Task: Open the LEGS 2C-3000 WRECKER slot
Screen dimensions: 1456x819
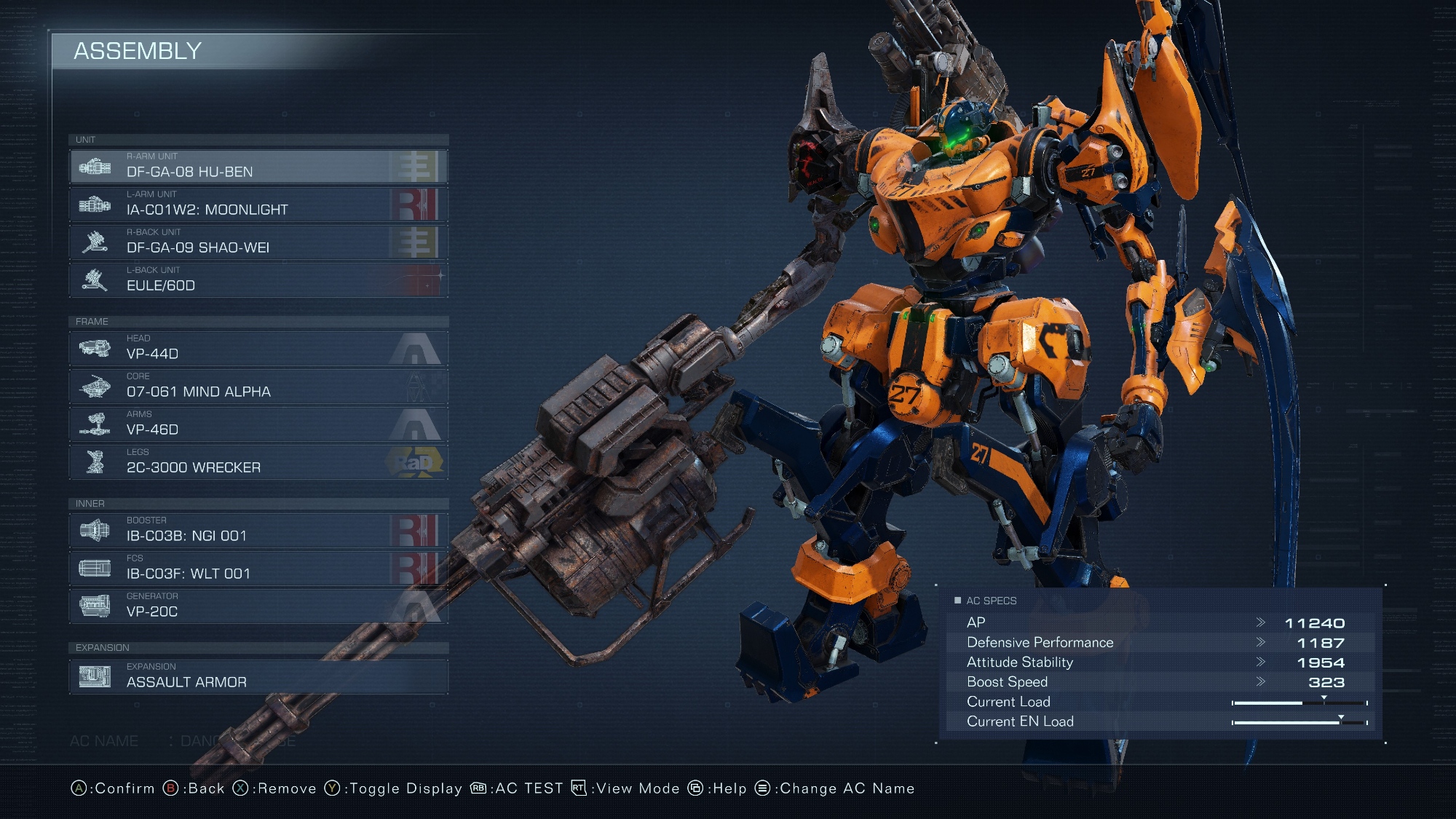Action: [x=258, y=462]
